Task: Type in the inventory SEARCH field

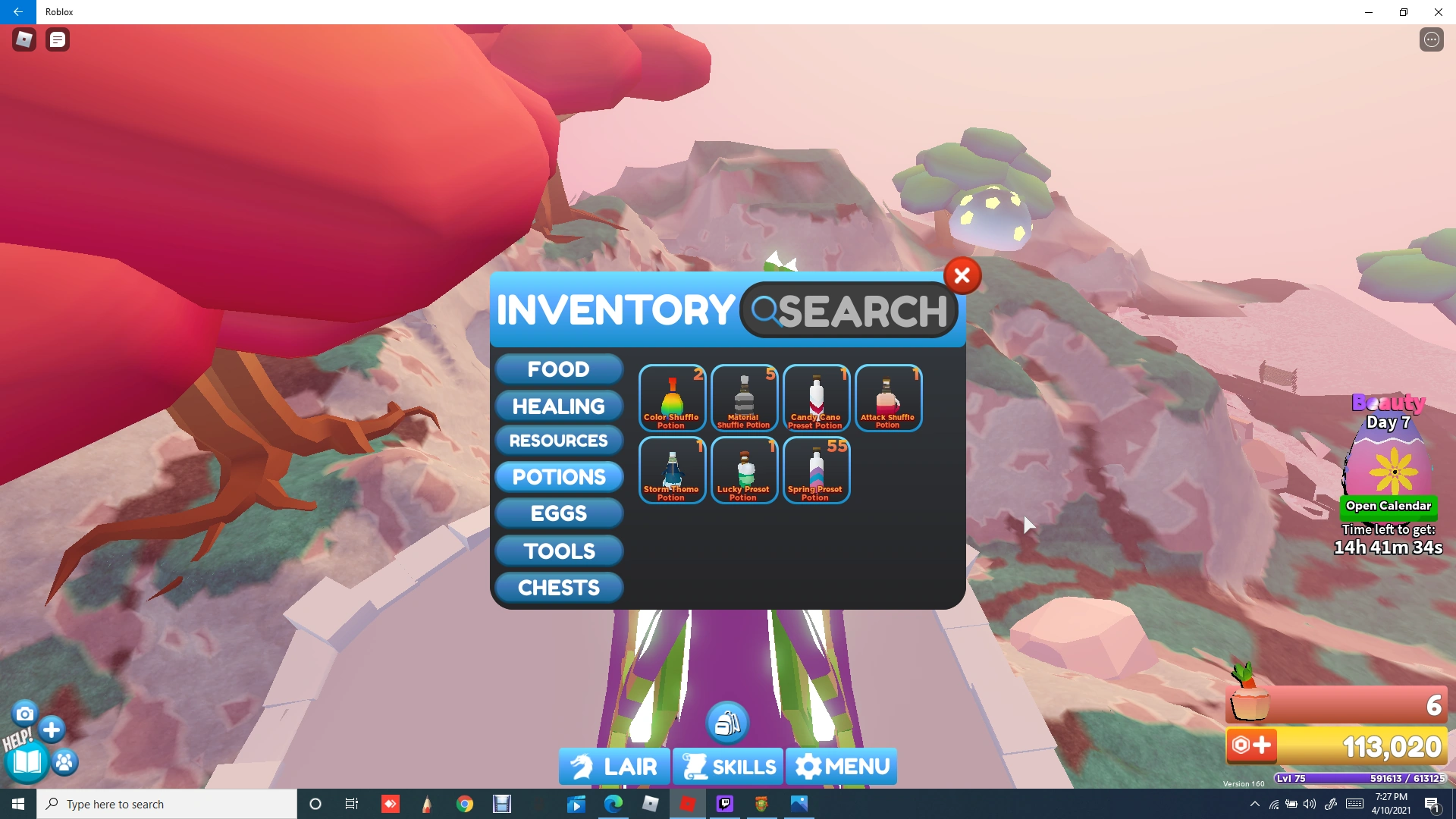Action: click(x=849, y=309)
